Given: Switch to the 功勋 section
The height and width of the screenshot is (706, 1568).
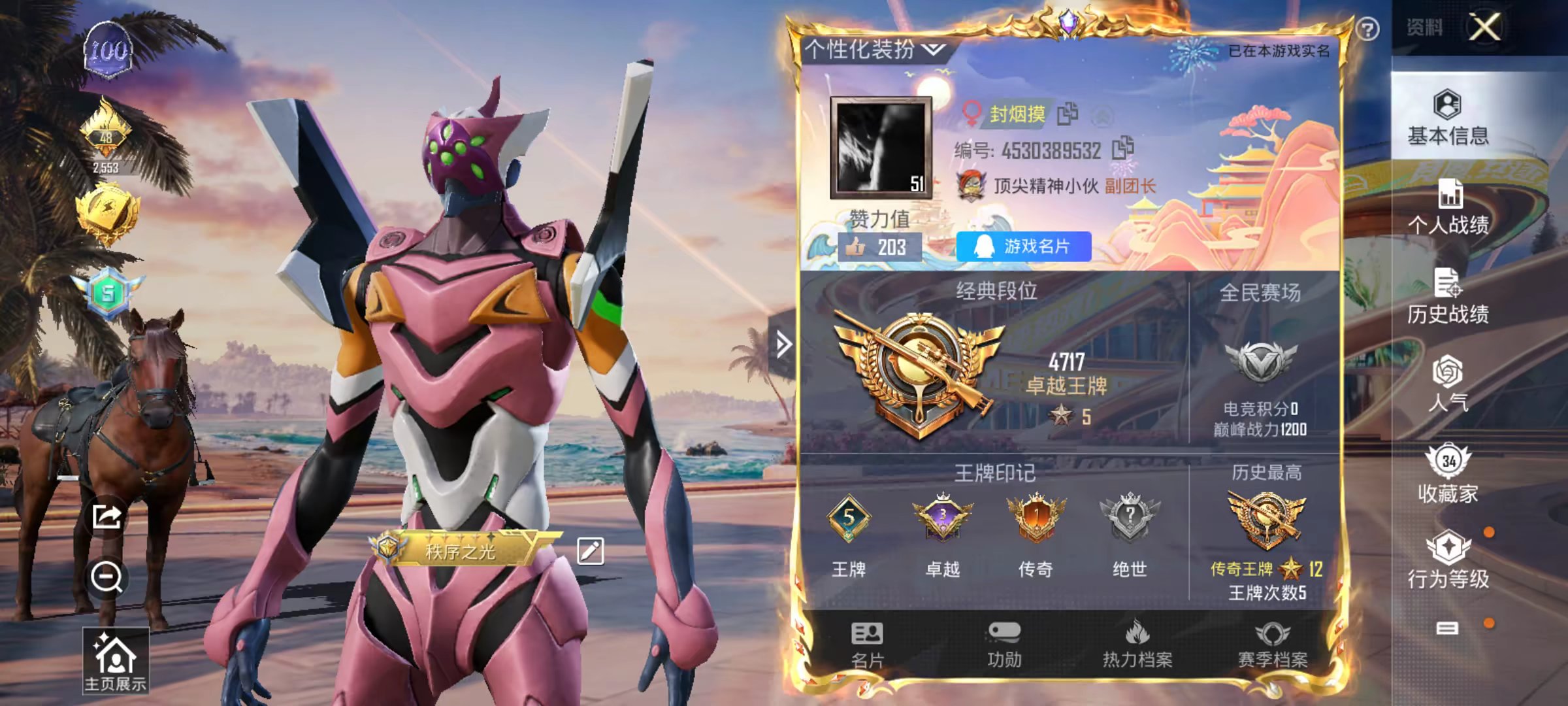Looking at the screenshot, I should click(x=1004, y=645).
